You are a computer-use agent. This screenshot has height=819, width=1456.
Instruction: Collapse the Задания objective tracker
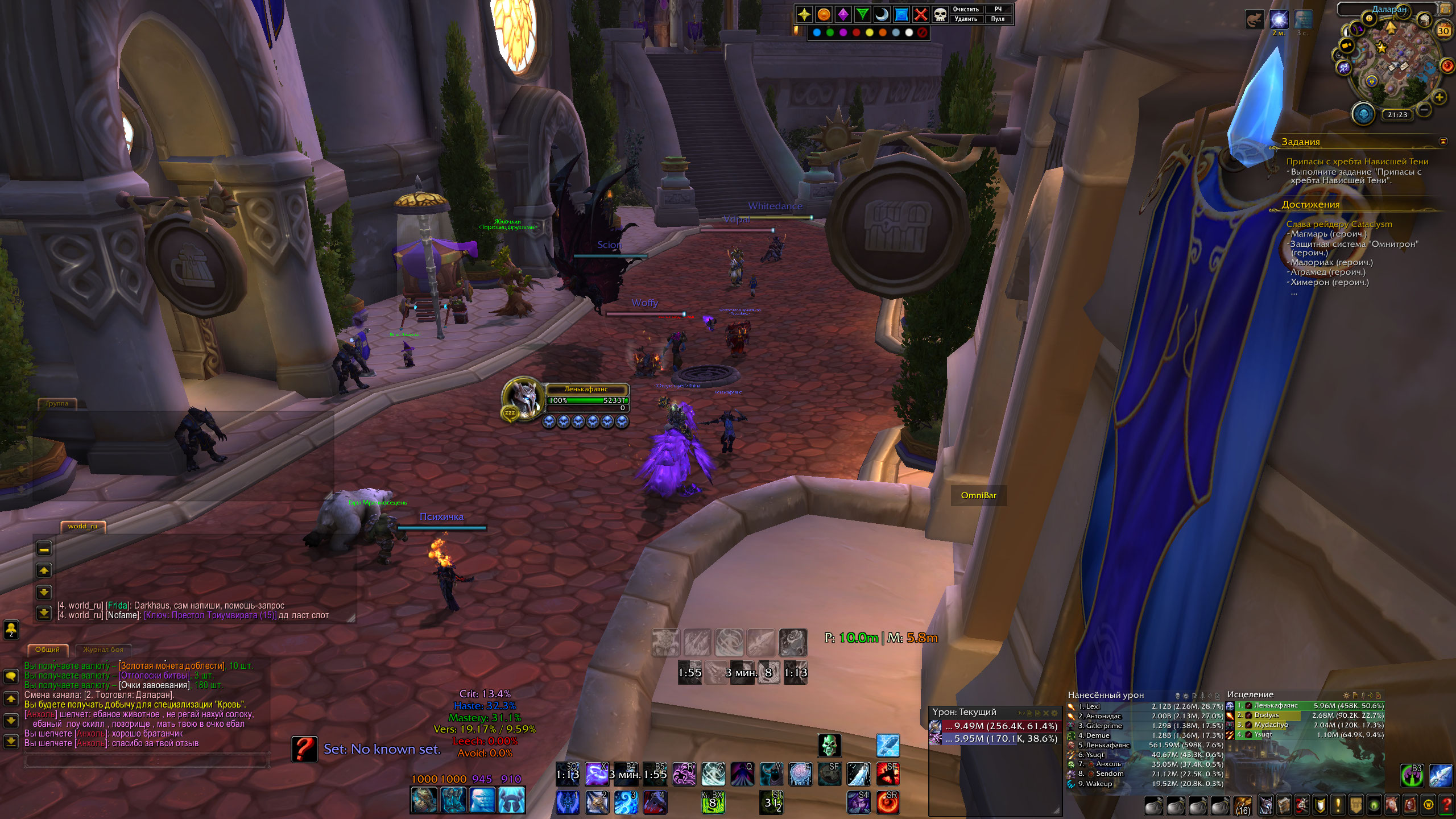1442,141
